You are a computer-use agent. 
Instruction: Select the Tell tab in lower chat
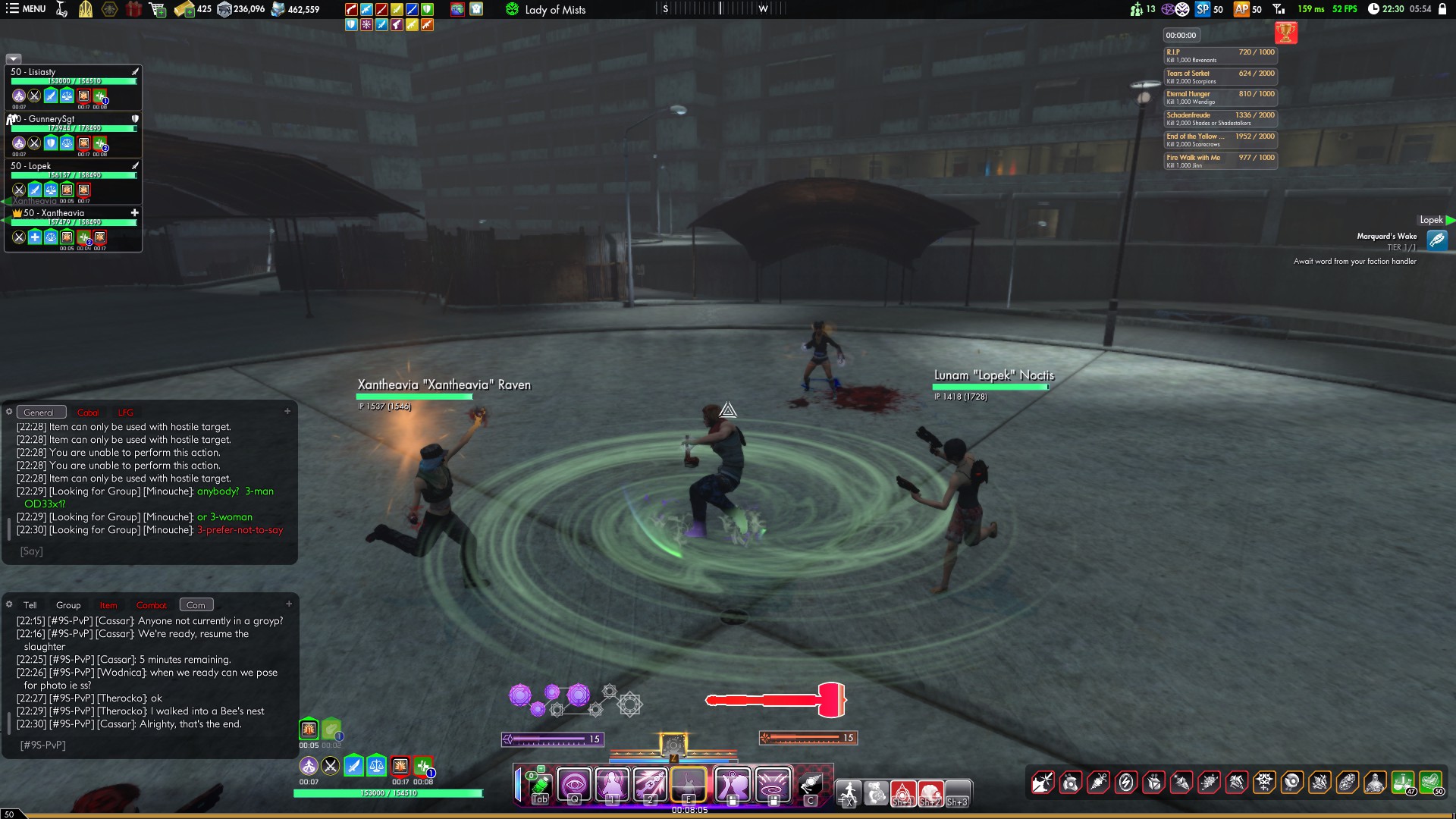tap(30, 605)
